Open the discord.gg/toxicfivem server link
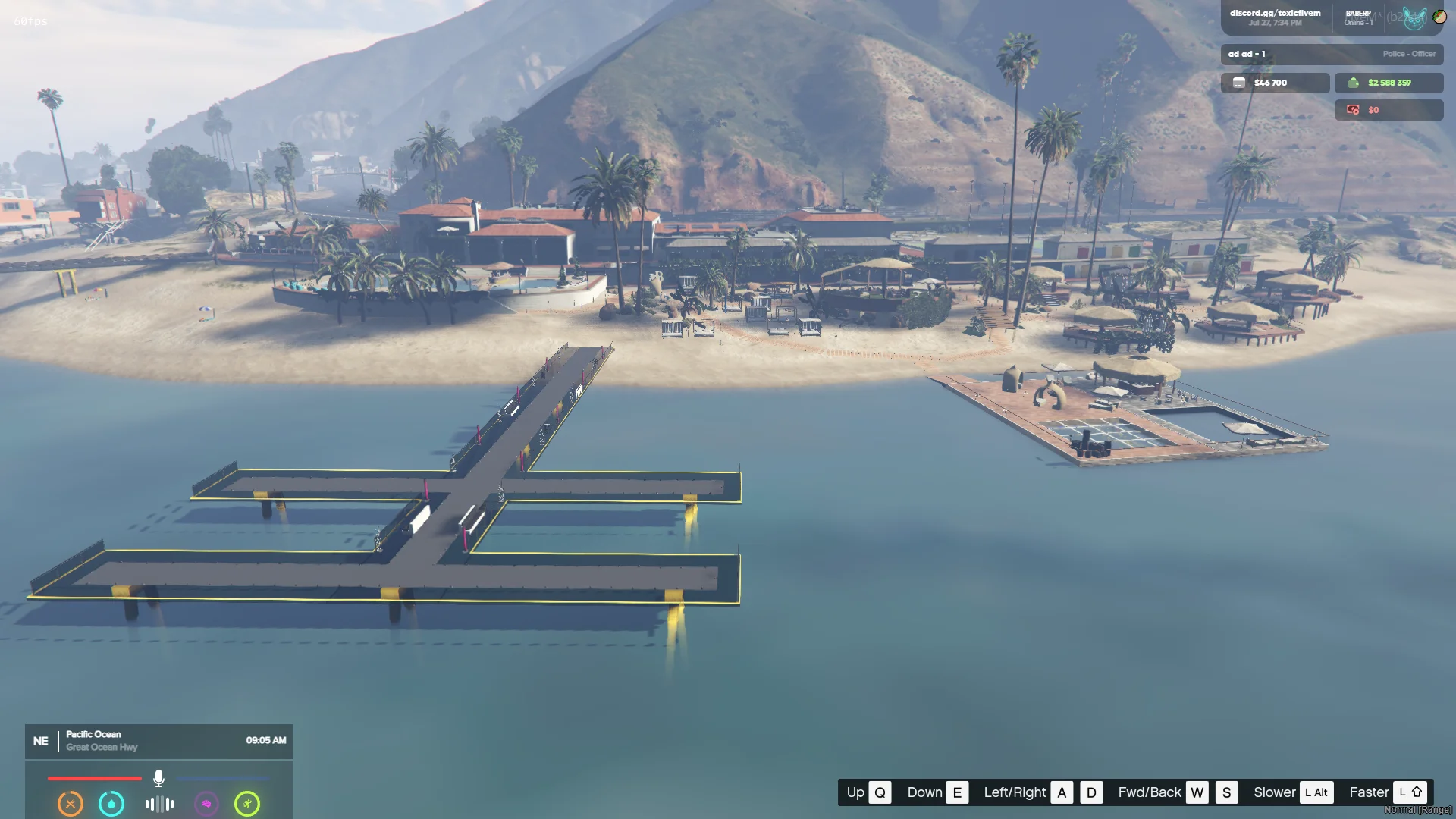 1275,14
